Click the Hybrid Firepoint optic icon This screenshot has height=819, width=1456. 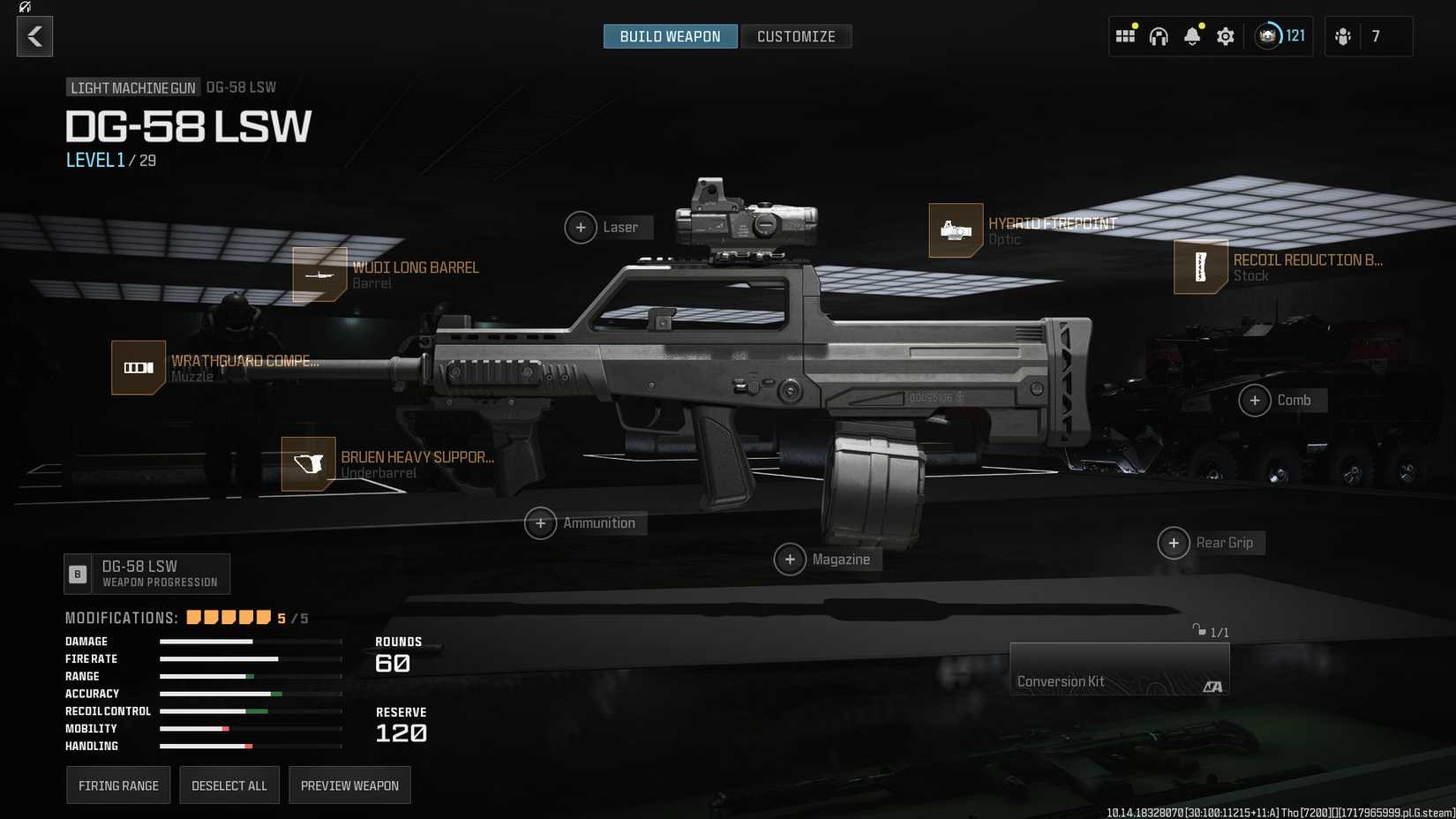[x=956, y=230]
